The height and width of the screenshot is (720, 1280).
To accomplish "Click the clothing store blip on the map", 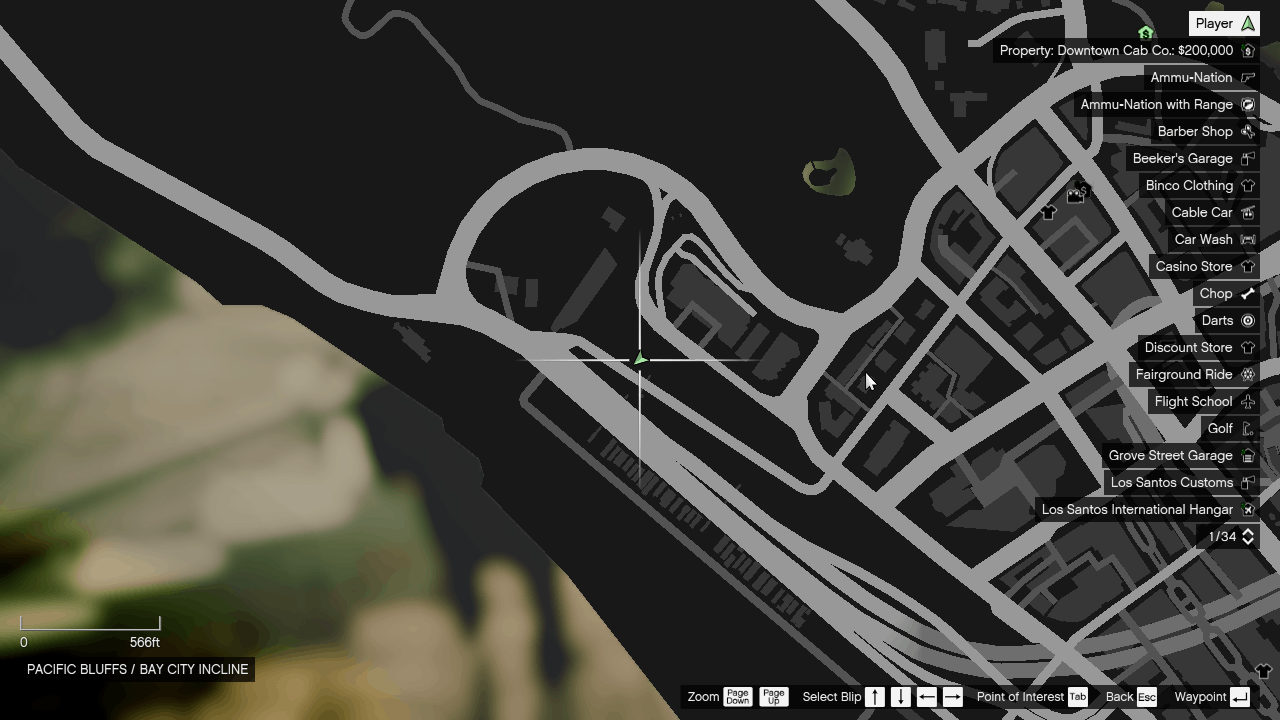I will 1047,212.
